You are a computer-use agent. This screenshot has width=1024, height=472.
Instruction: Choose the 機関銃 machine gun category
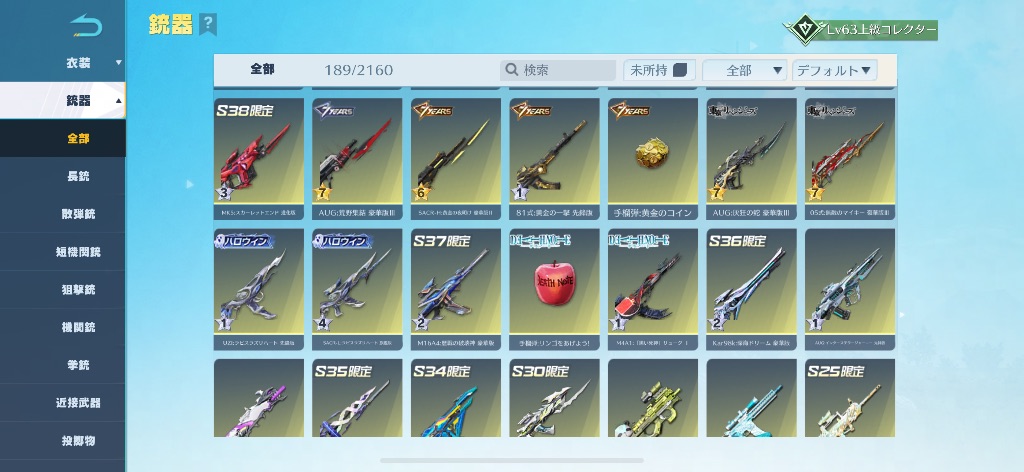tap(78, 328)
